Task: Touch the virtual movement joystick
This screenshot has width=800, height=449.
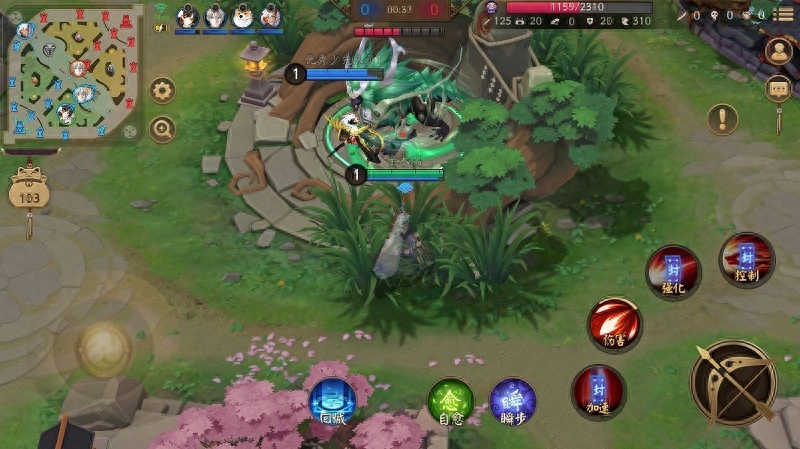Action: coord(104,347)
